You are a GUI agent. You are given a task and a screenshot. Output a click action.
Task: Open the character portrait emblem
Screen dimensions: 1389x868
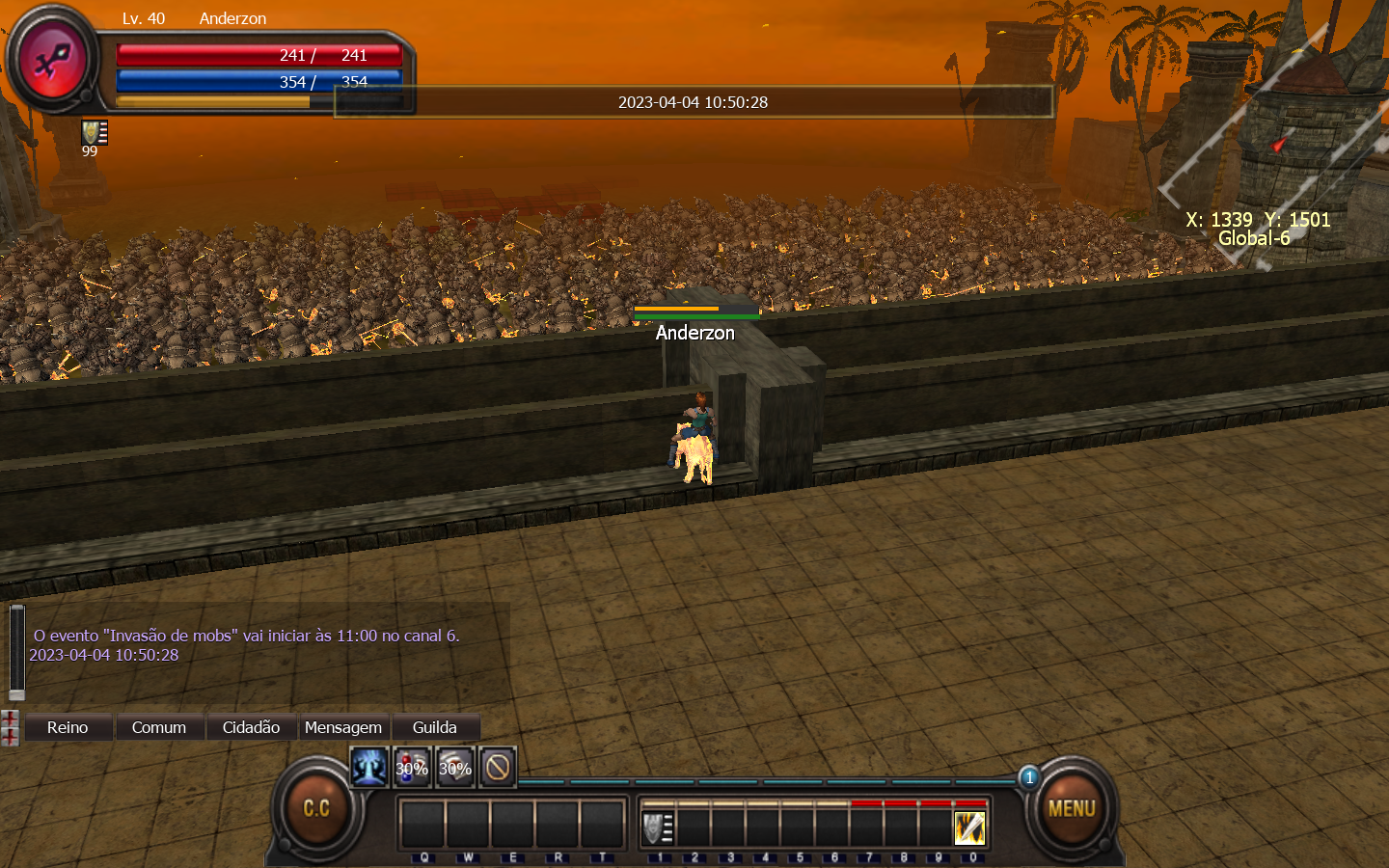(x=52, y=61)
